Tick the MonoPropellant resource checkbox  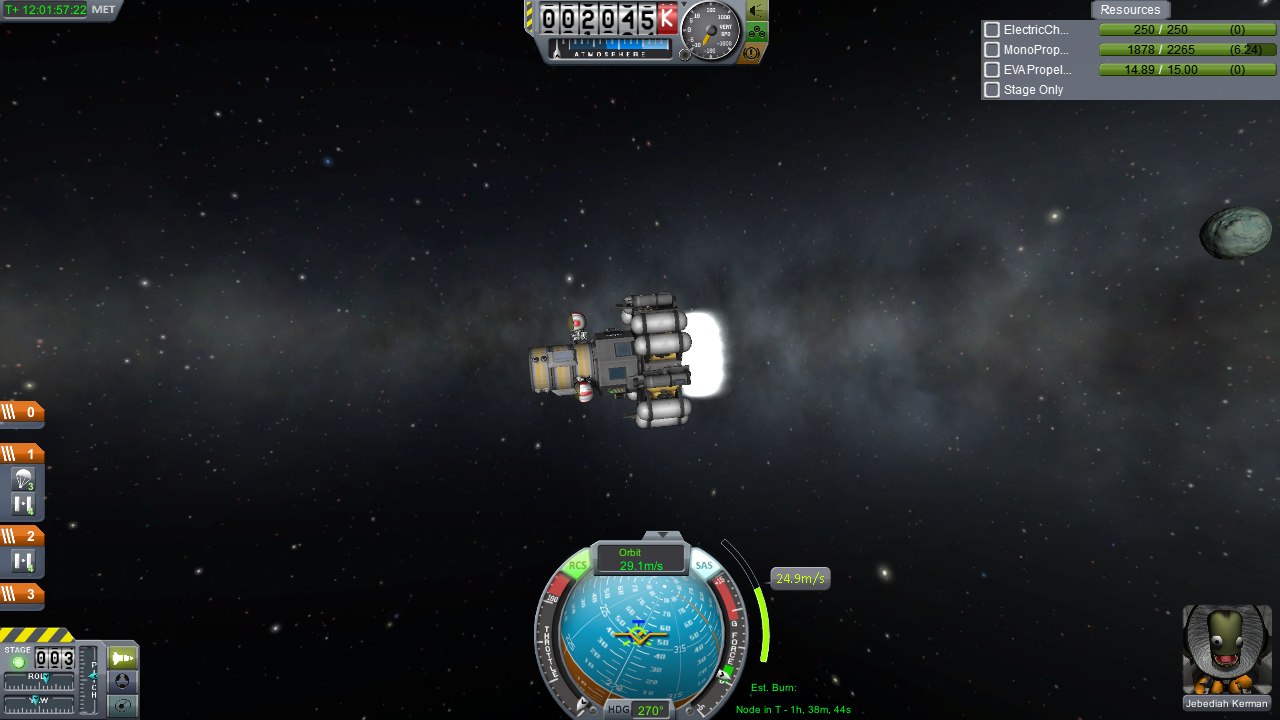(x=992, y=50)
